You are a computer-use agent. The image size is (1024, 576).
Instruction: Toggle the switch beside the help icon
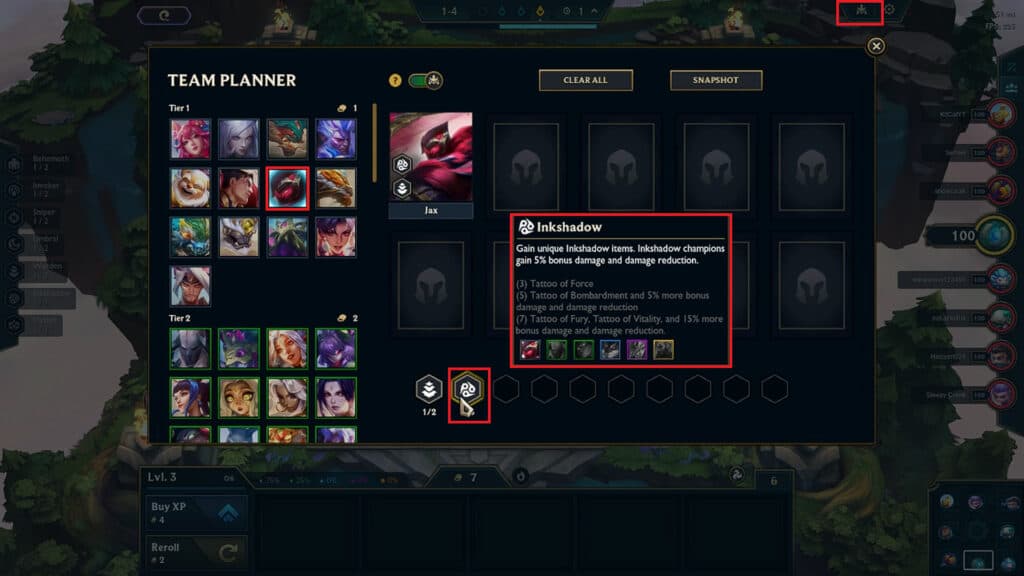pos(426,80)
